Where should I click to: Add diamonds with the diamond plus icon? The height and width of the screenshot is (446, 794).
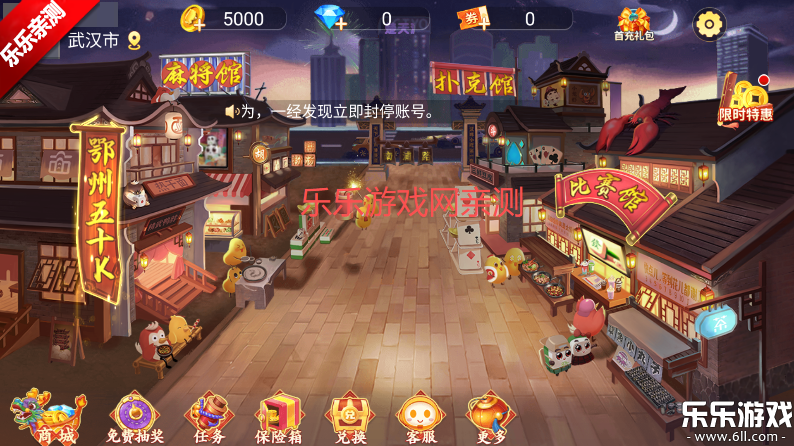coord(331,19)
